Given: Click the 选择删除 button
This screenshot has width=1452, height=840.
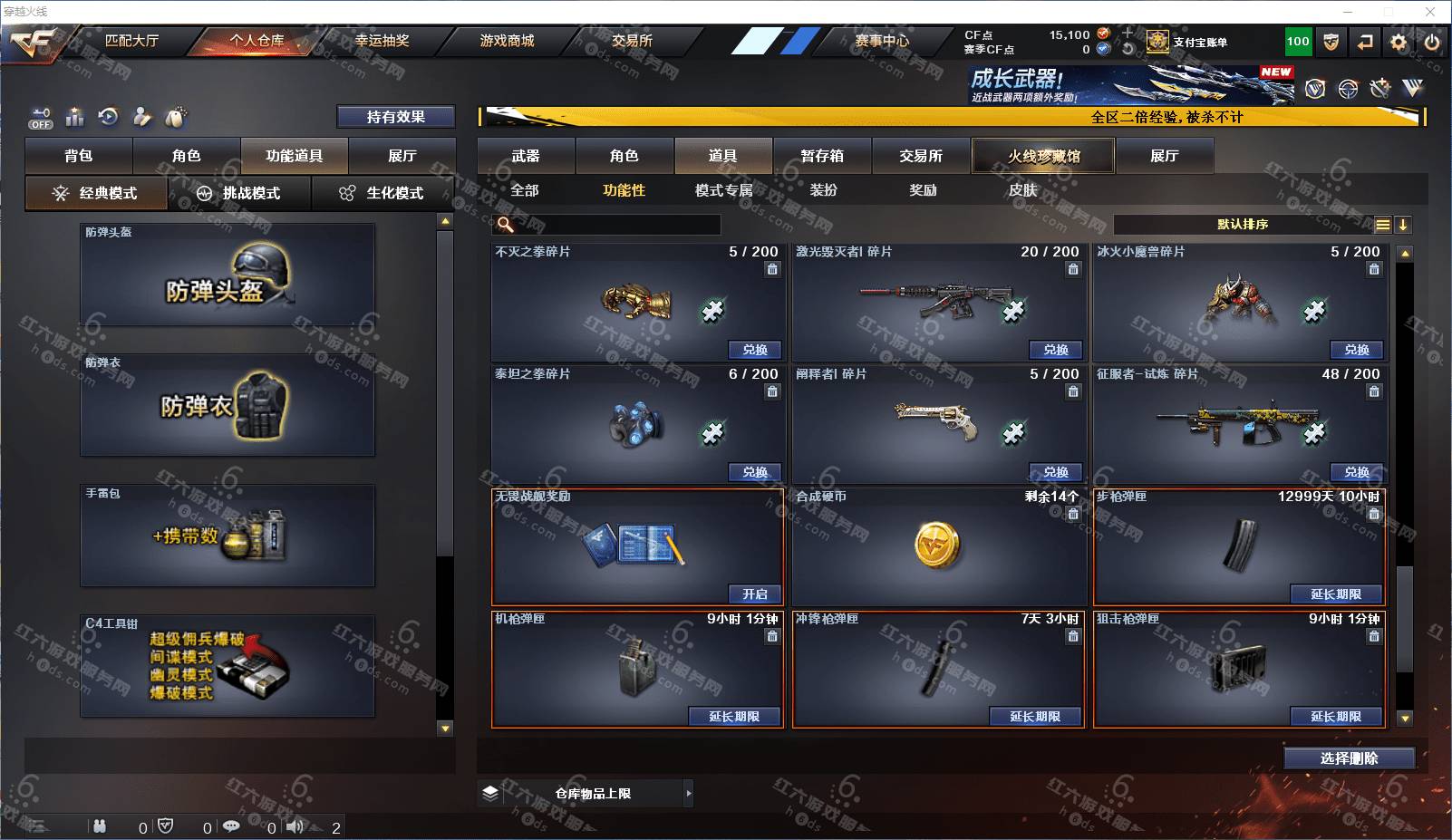Looking at the screenshot, I should pyautogui.click(x=1349, y=758).
